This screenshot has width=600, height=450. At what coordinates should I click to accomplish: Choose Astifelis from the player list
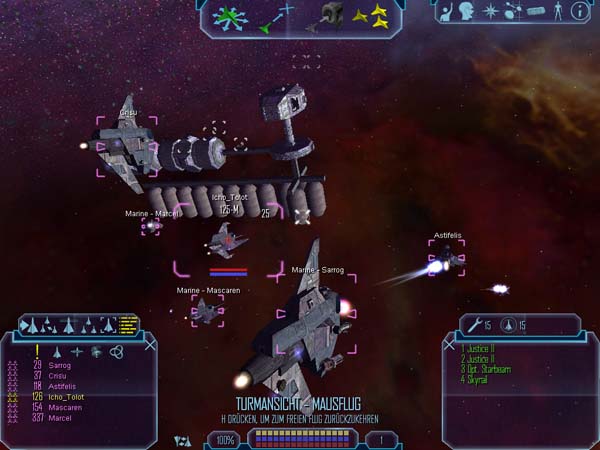[64, 385]
